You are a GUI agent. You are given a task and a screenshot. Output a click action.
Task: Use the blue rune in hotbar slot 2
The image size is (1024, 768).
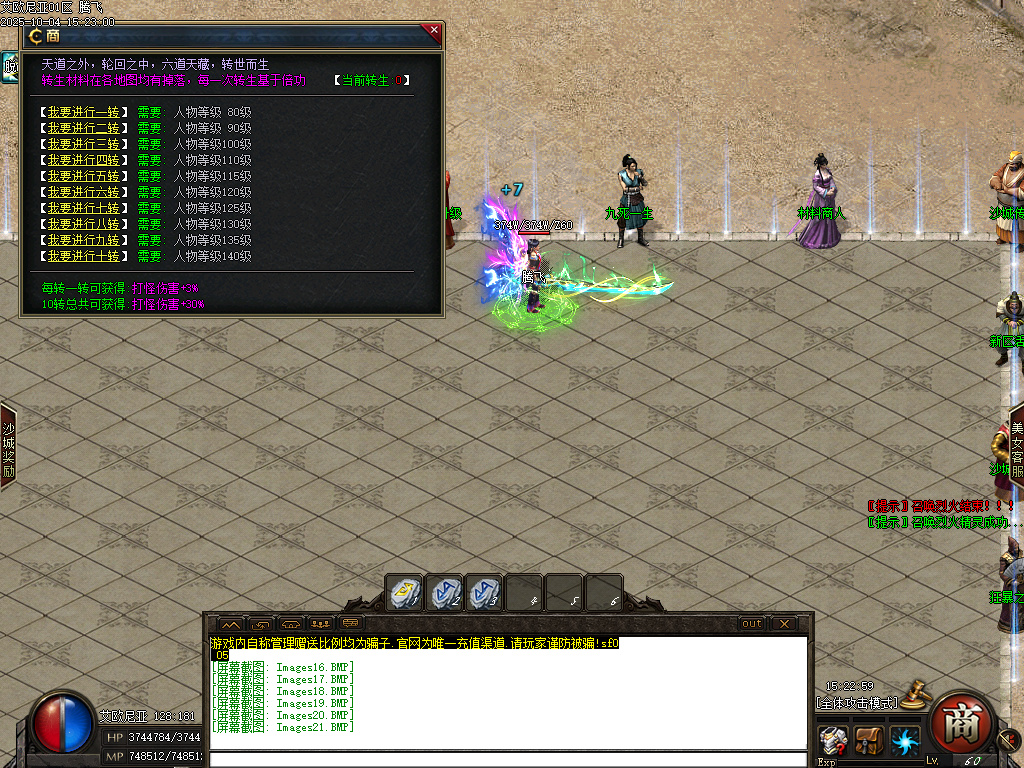click(x=445, y=592)
